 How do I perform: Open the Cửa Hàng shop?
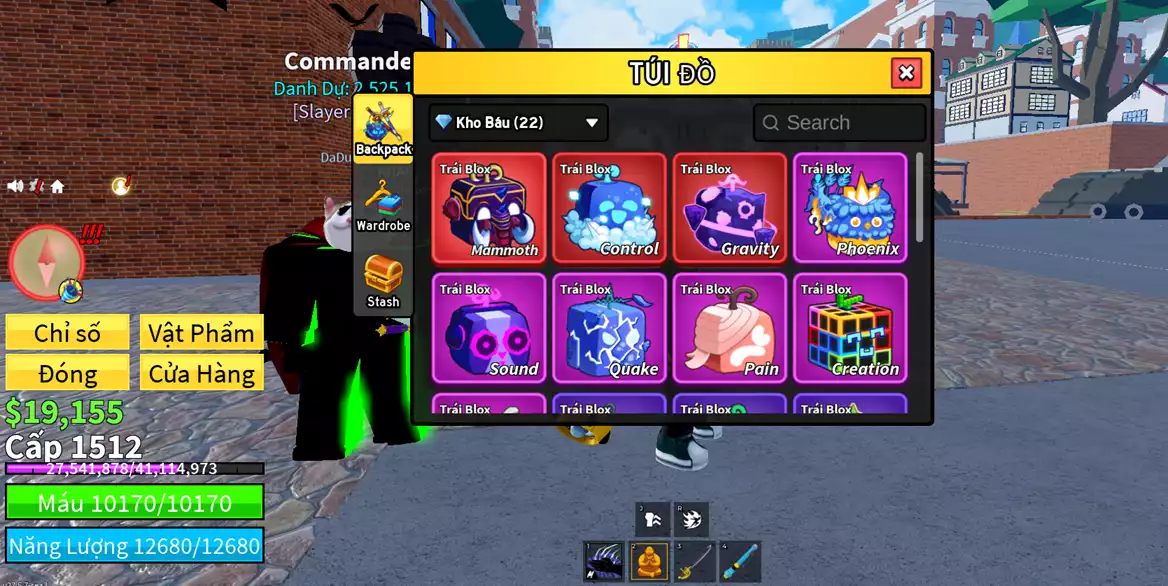coord(202,374)
